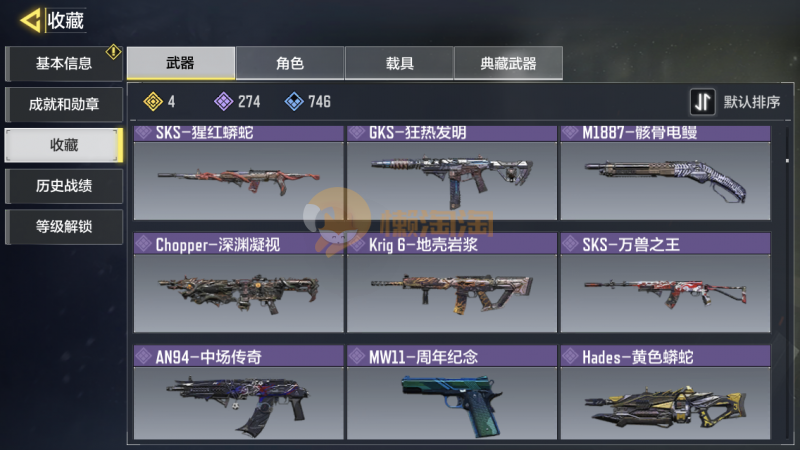Open the Chopper-深渊凝视 weapon card
This screenshot has height=450, width=800.
pos(240,283)
